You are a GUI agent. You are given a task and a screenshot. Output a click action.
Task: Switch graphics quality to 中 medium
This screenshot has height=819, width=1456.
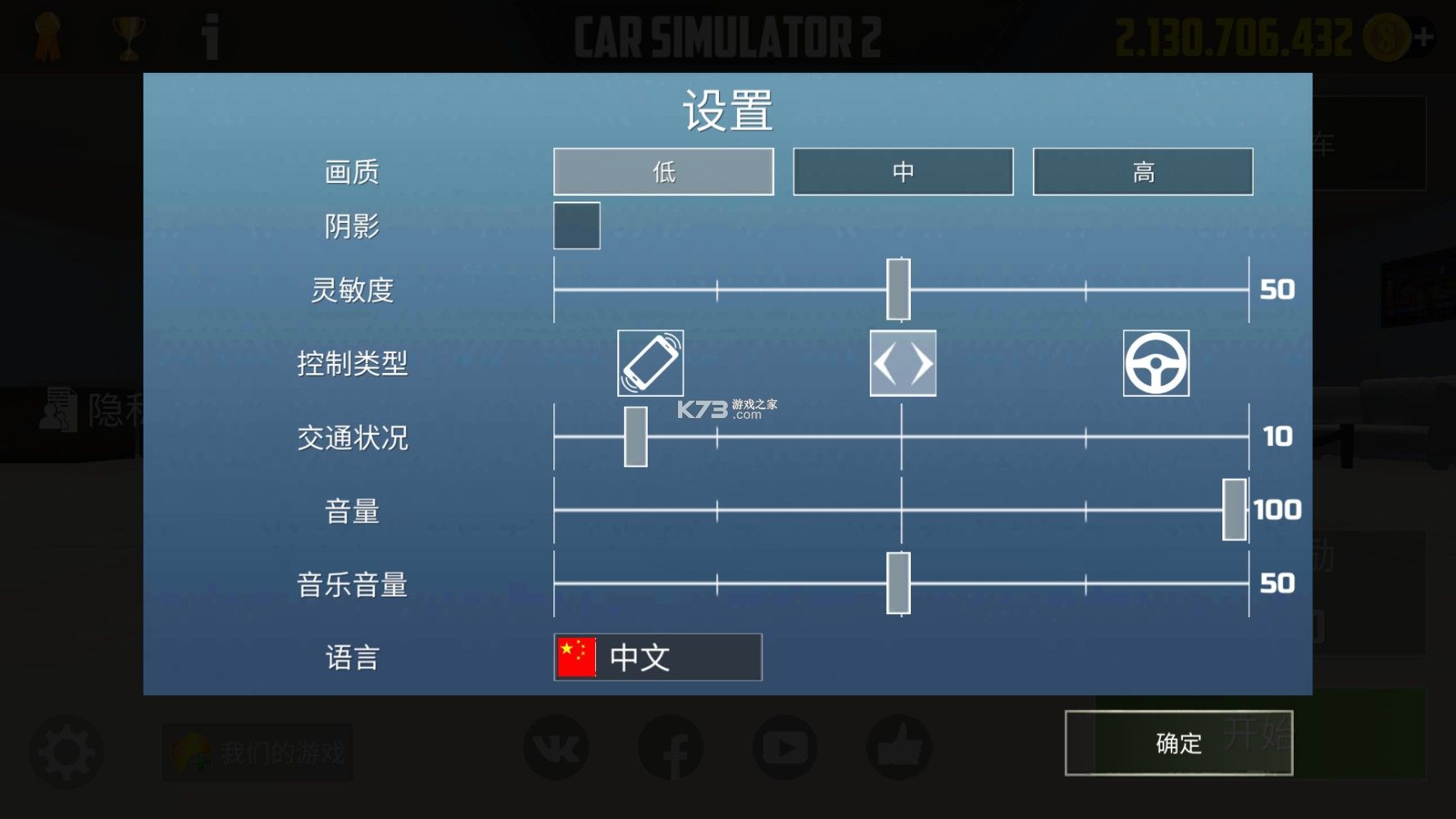pos(903,171)
